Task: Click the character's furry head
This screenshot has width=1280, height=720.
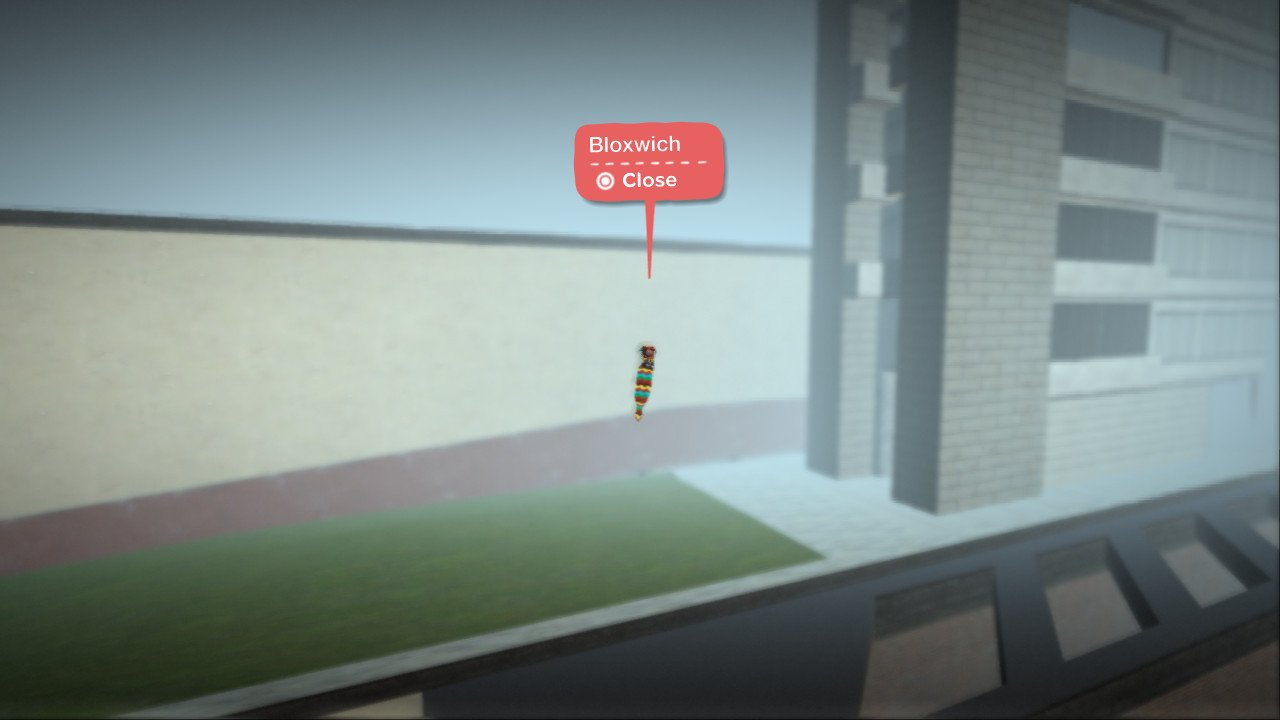Action: click(x=648, y=351)
